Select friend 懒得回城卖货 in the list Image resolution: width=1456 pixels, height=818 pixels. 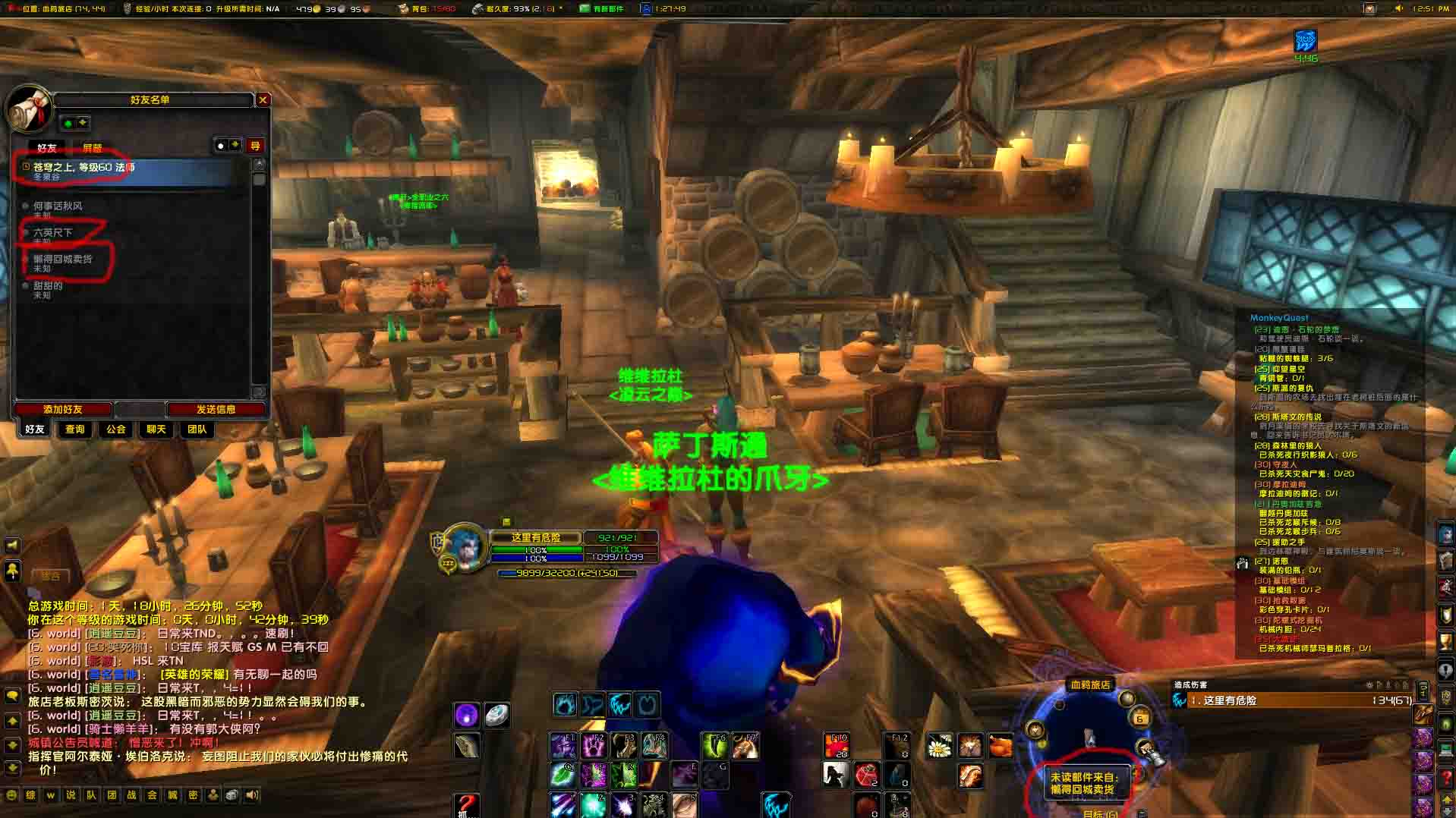62,260
